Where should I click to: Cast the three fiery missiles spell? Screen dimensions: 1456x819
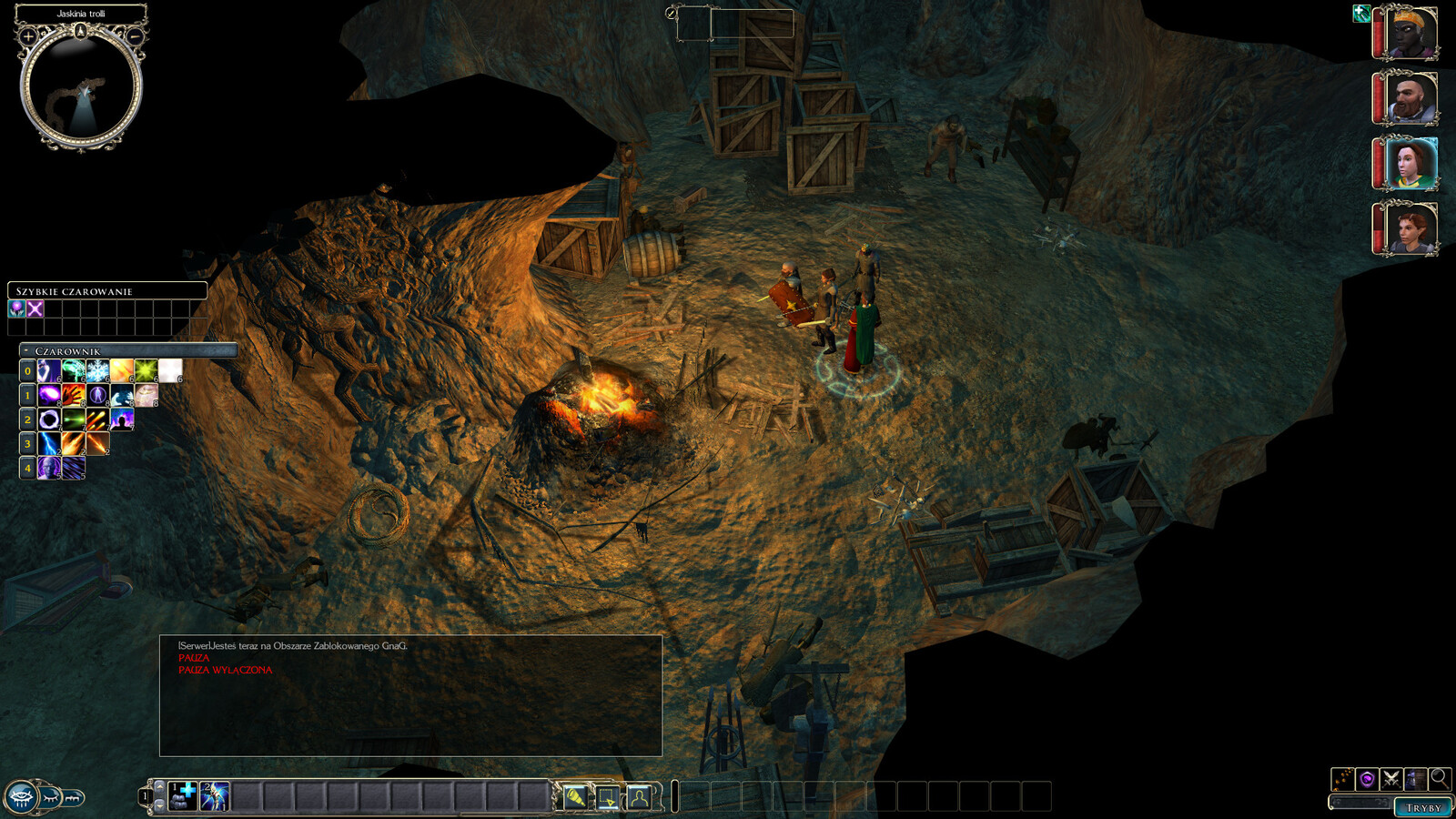97,420
